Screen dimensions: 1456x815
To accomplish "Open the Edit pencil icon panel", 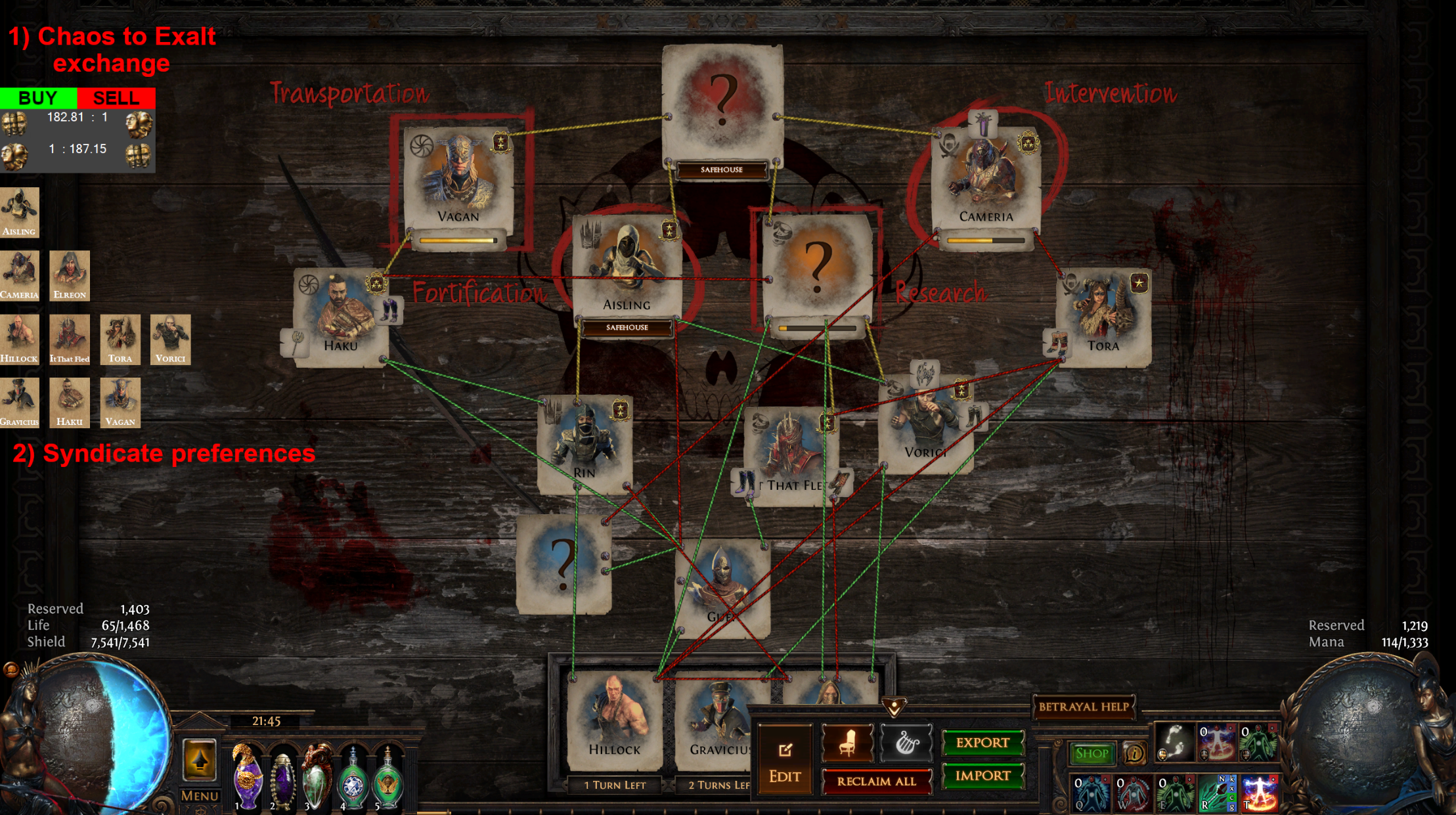I will tap(785, 749).
